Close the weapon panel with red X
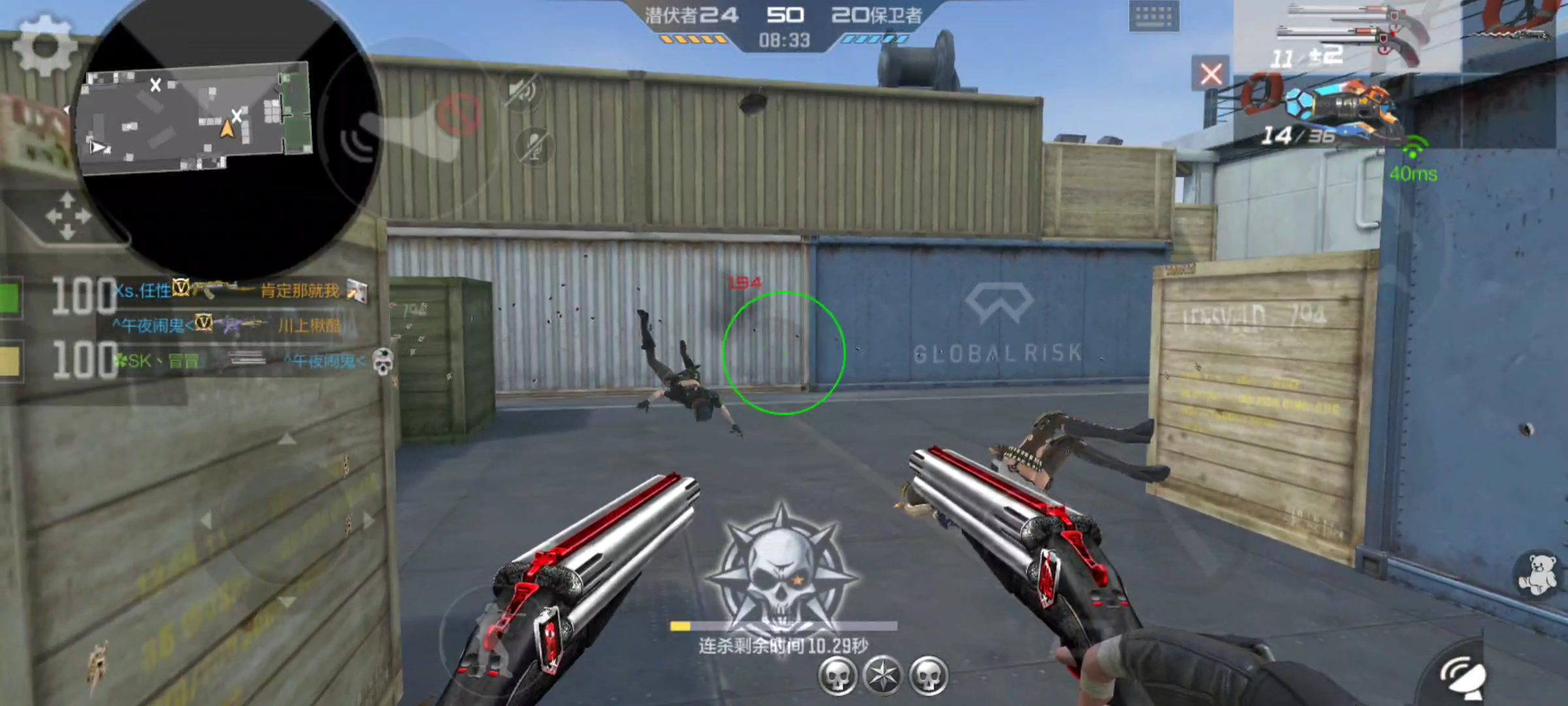1568x706 pixels. (x=1211, y=74)
